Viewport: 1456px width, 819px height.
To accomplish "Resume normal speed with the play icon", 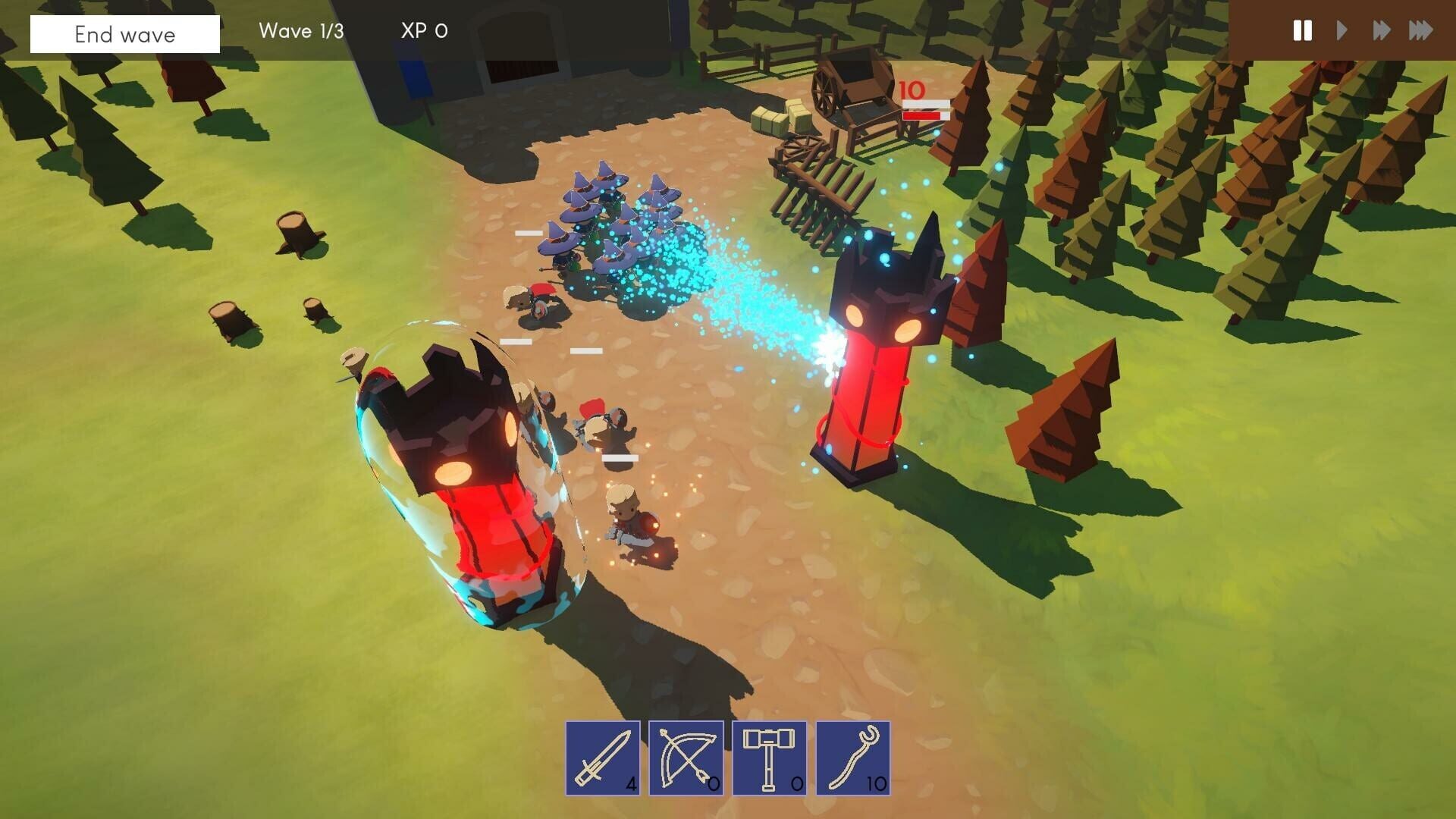I will click(x=1341, y=31).
